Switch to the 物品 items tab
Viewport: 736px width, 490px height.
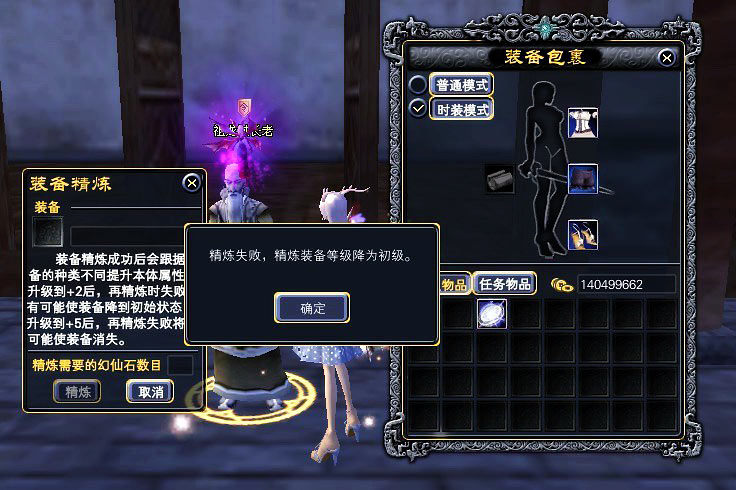pyautogui.click(x=455, y=284)
